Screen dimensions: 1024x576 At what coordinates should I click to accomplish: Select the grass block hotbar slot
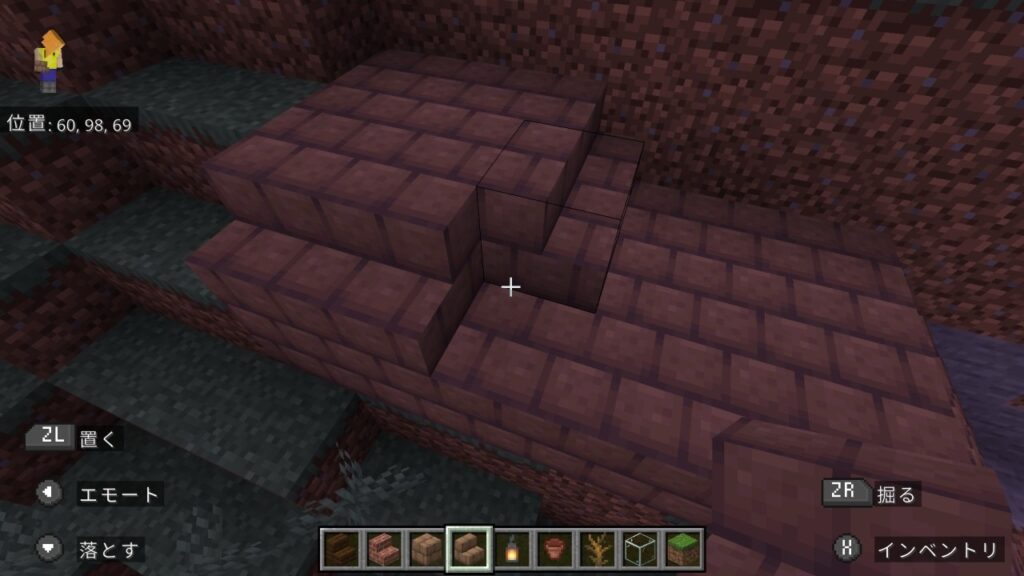coord(683,549)
